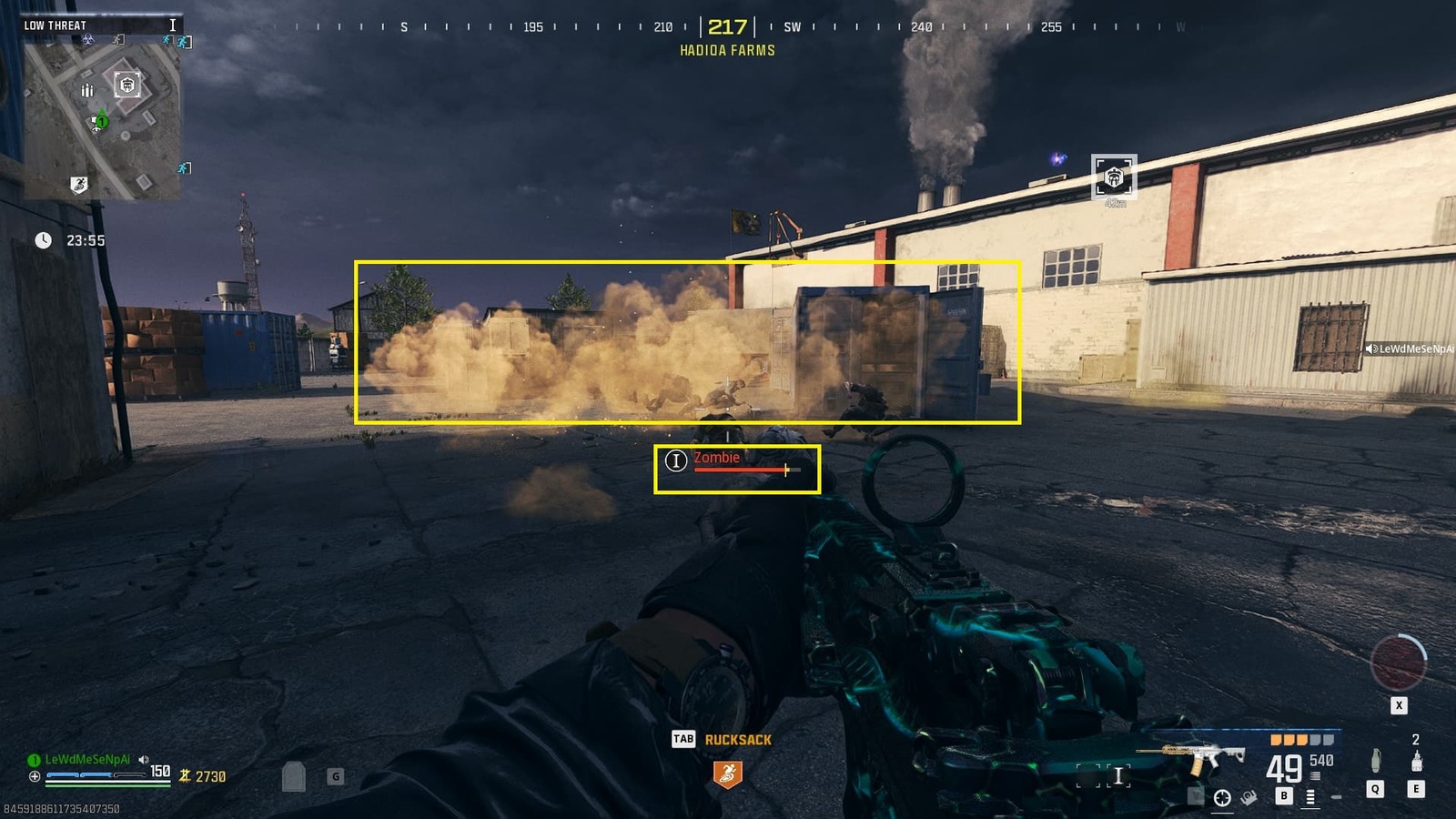Screen dimensions: 1456x819
Task: Expand the minimap via Low Threat header
Action: (x=55, y=25)
